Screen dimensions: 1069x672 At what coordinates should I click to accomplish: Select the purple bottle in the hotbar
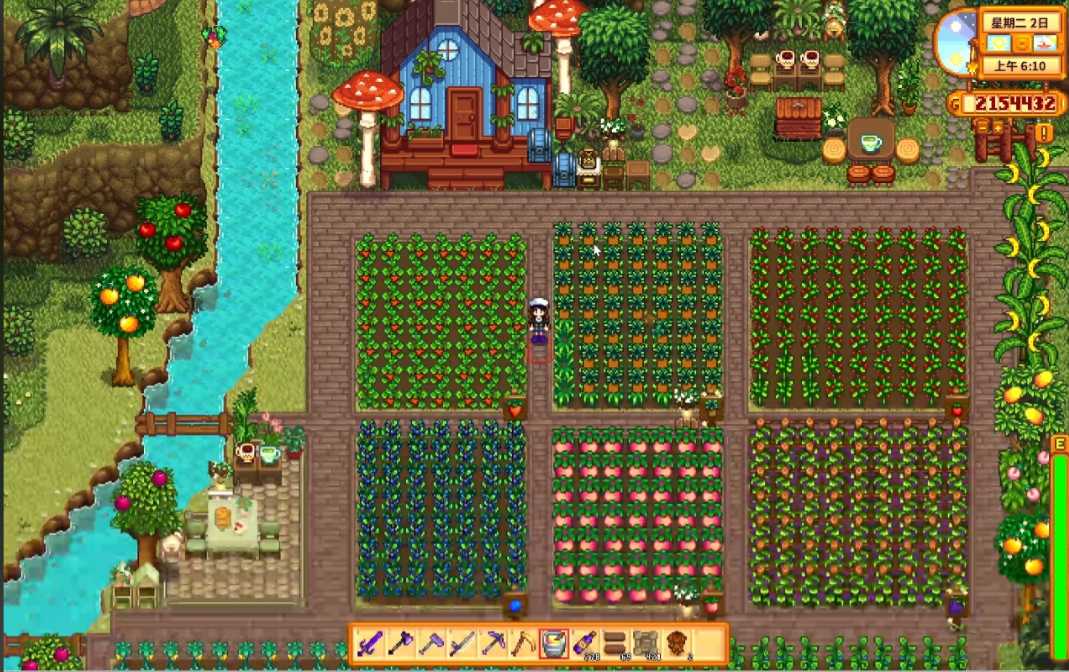tap(585, 644)
